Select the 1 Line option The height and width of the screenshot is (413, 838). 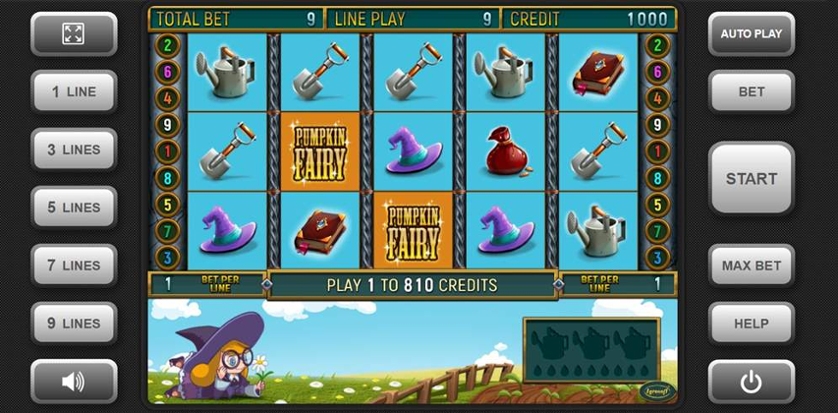click(x=73, y=91)
